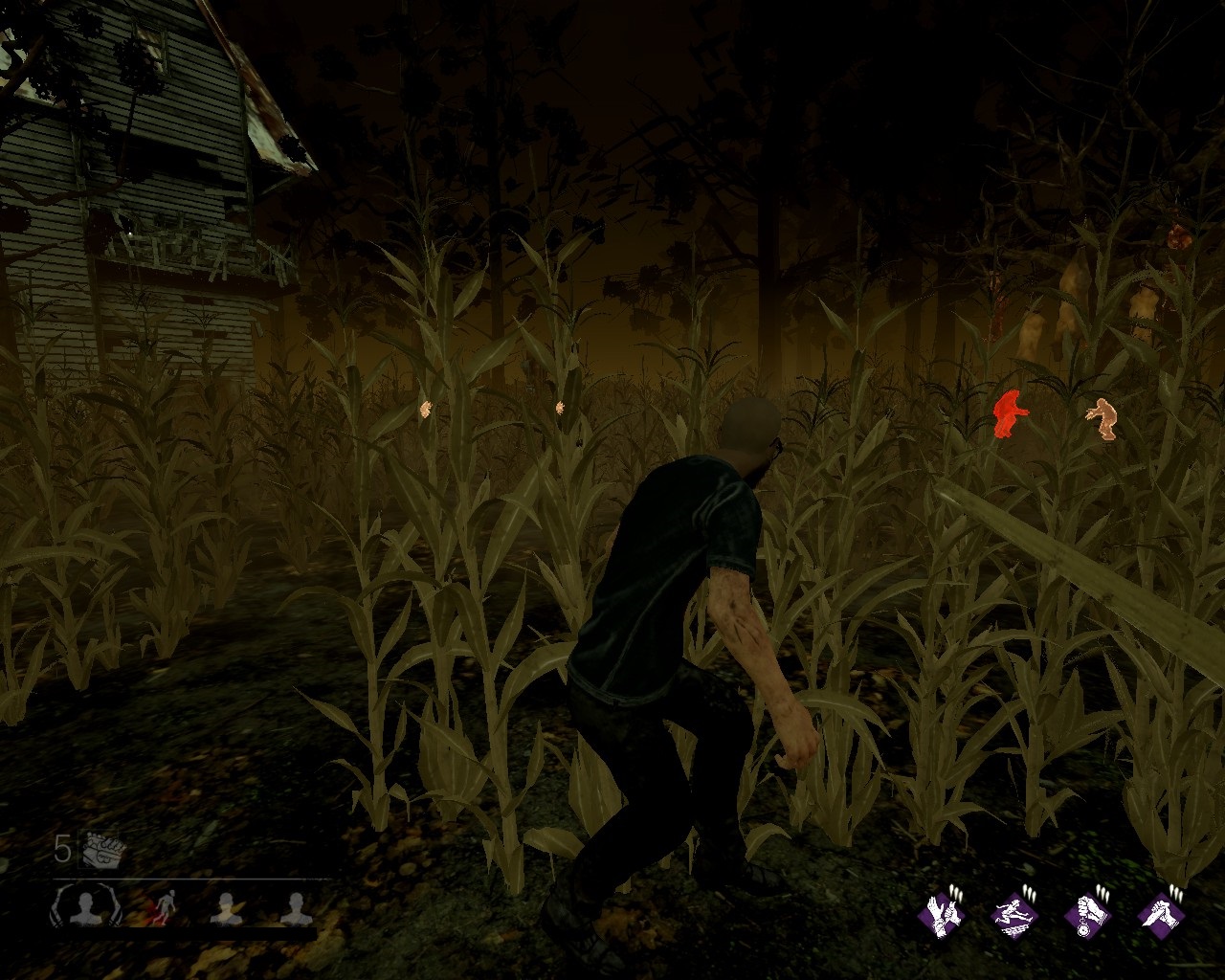Select the Sprint Burst running figure perk
Image resolution: width=1225 pixels, height=980 pixels.
[x=1015, y=915]
